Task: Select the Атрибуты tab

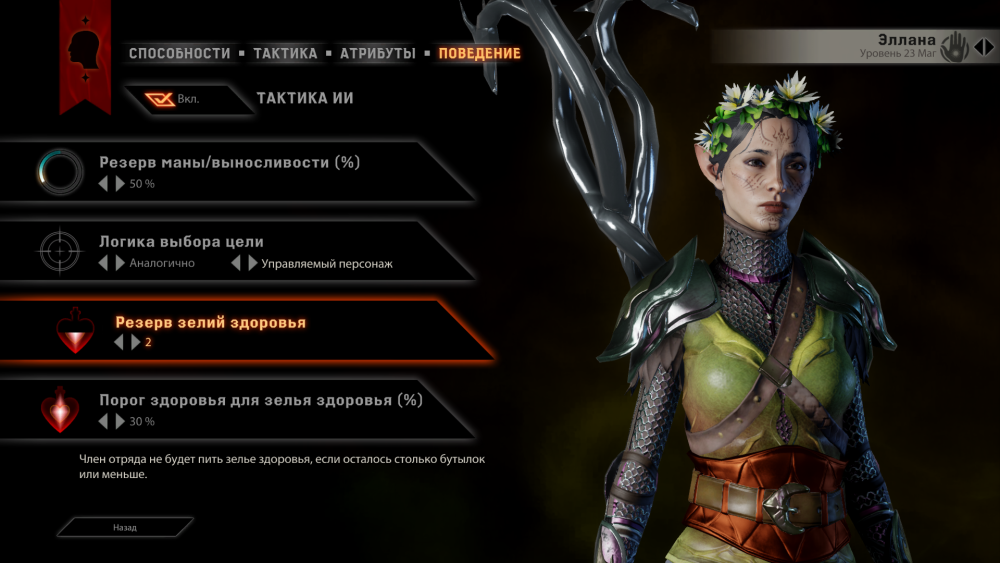Action: click(377, 53)
